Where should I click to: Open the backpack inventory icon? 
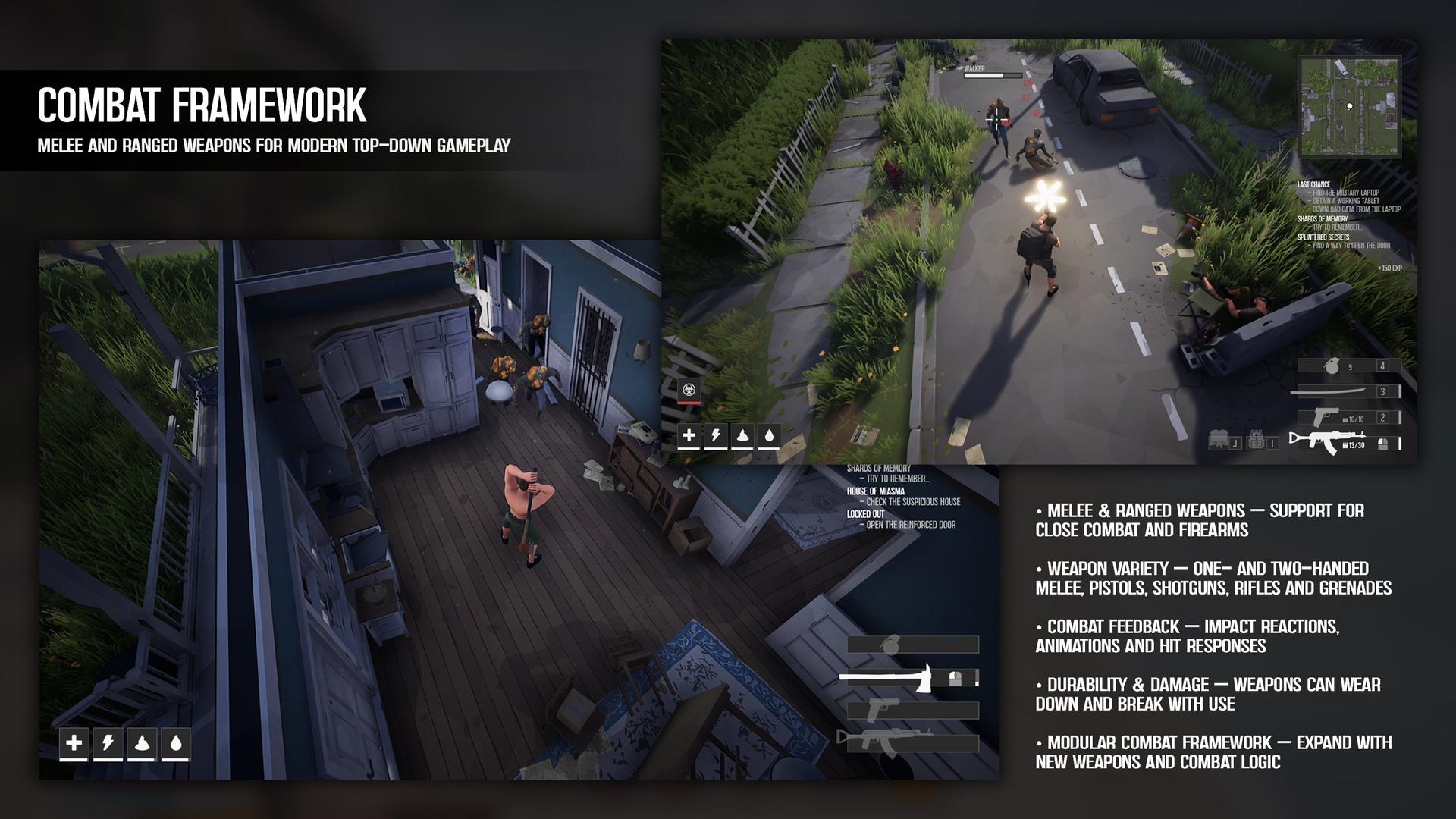point(1257,441)
